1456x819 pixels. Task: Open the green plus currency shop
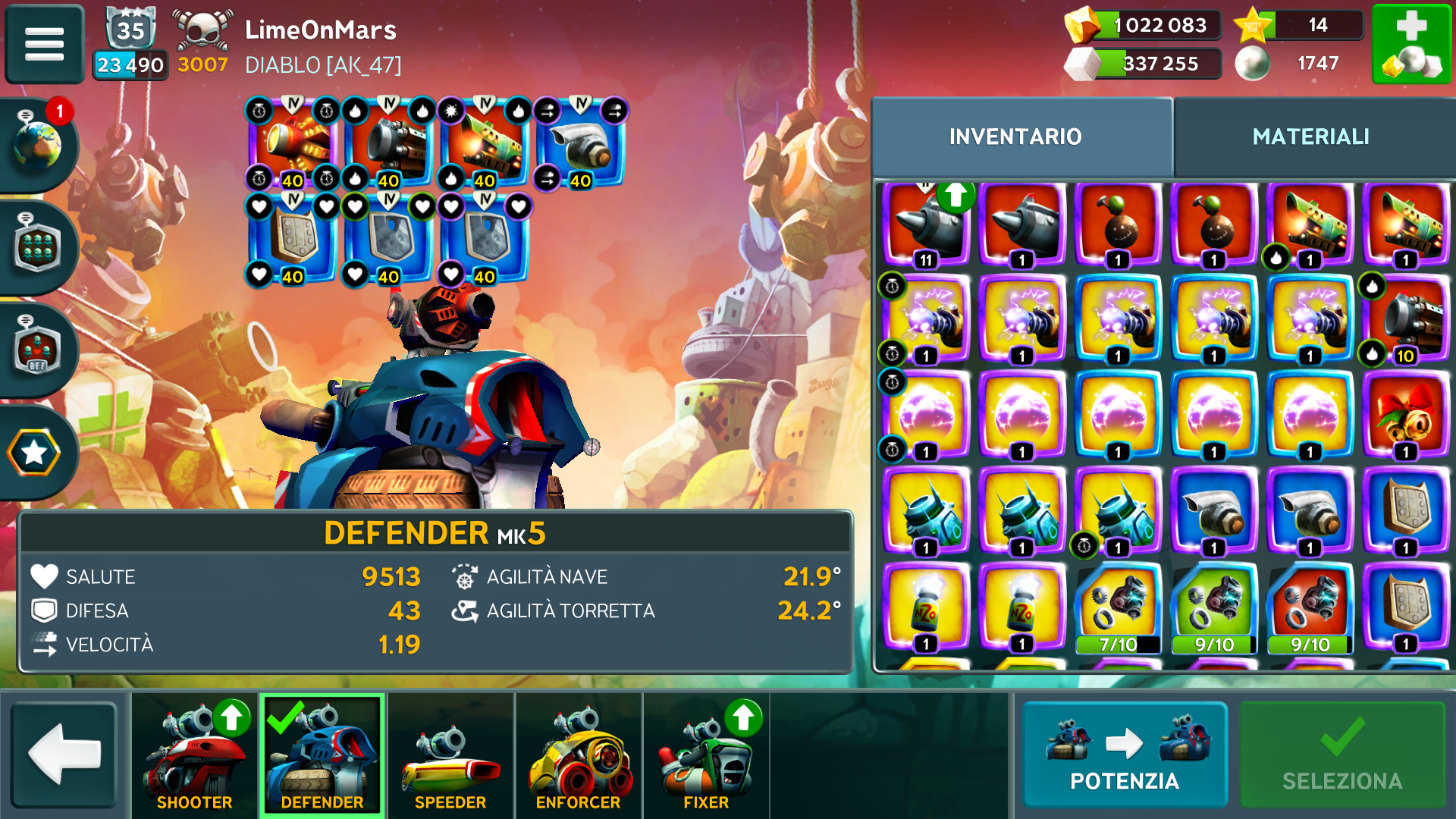[x=1411, y=44]
